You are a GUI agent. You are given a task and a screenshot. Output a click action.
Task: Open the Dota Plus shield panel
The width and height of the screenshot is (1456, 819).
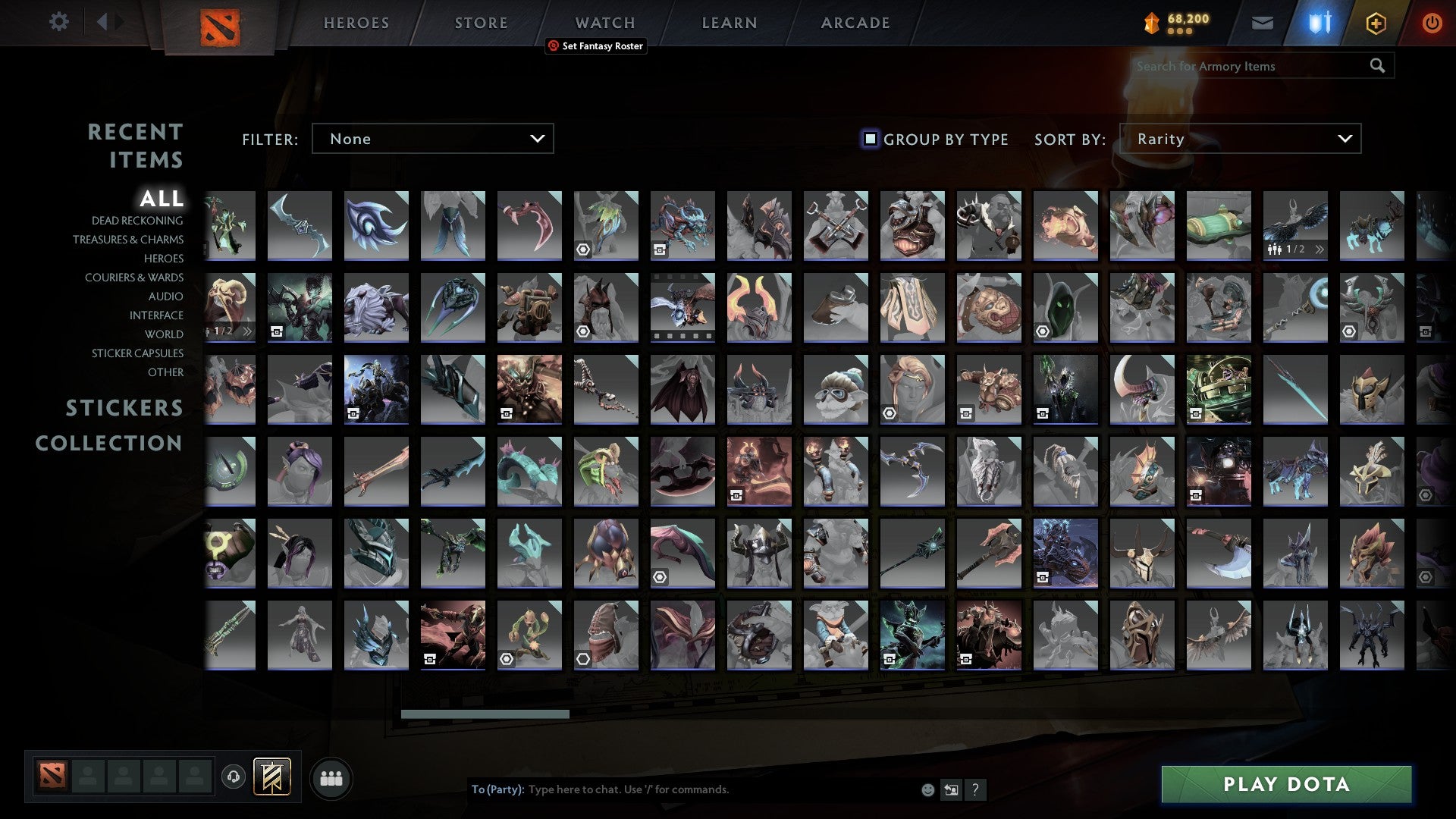point(1318,22)
